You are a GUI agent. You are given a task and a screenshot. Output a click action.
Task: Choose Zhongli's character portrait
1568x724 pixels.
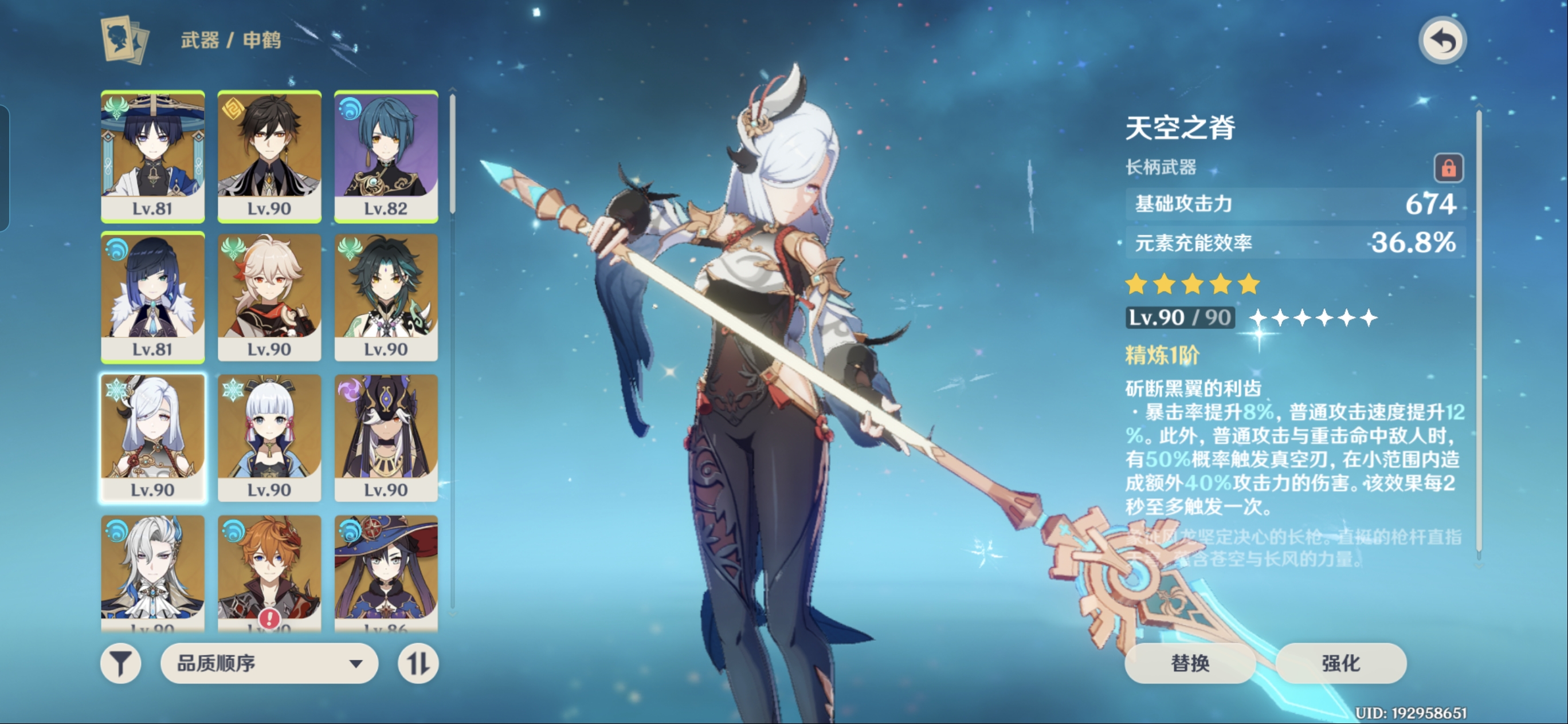pos(269,156)
